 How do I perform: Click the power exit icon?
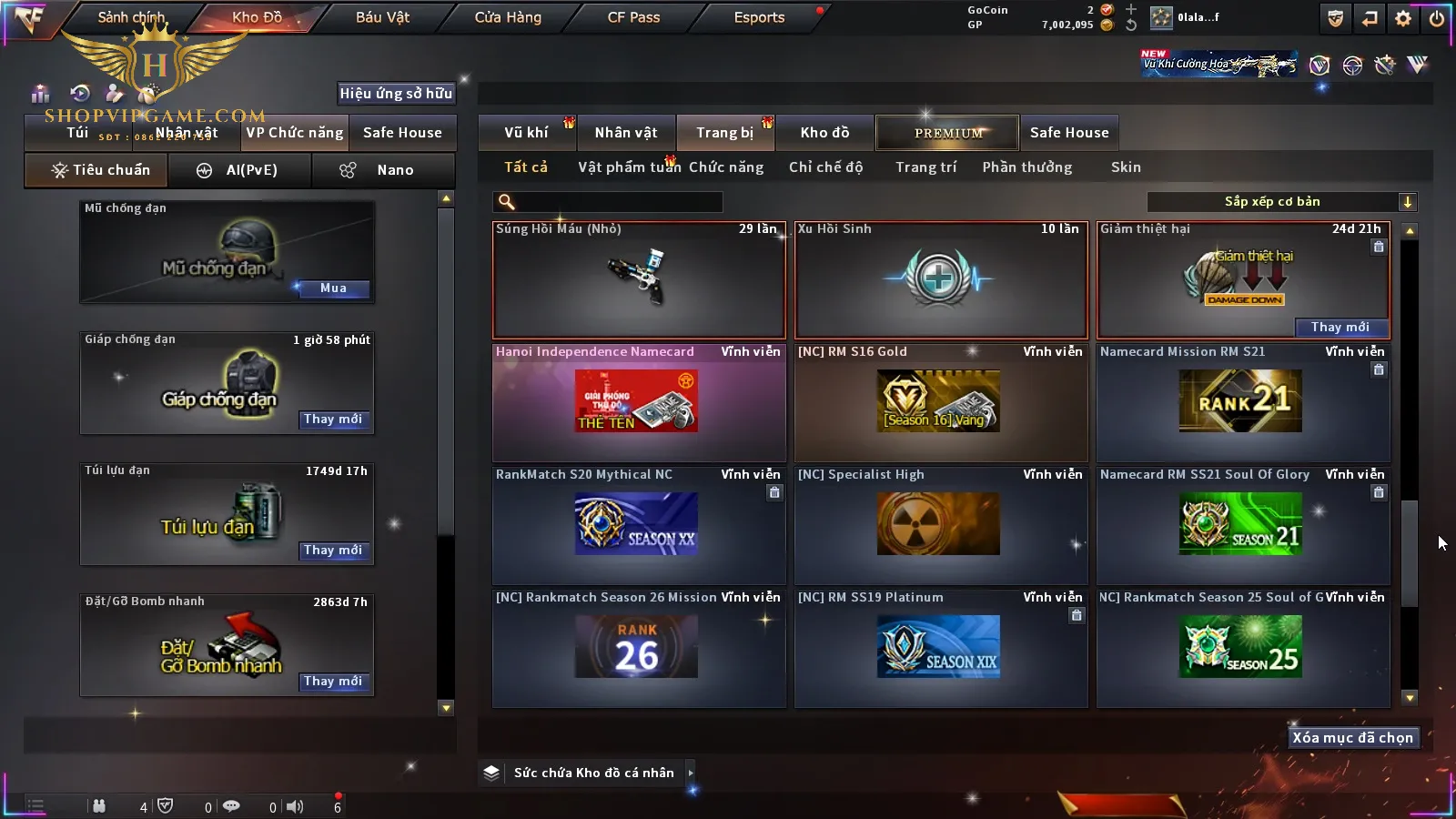1437,18
